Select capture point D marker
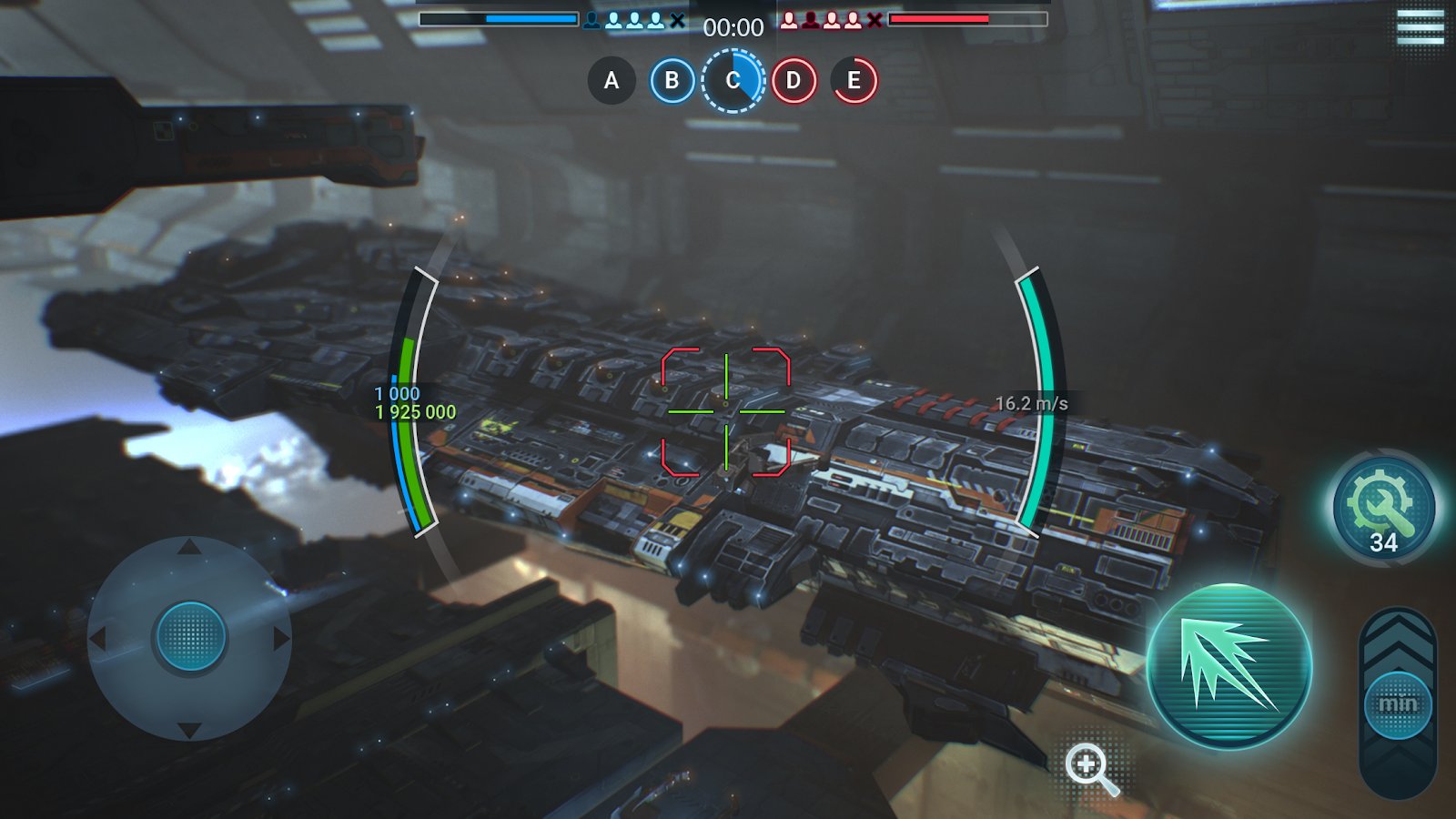The height and width of the screenshot is (819, 1456). [x=794, y=80]
